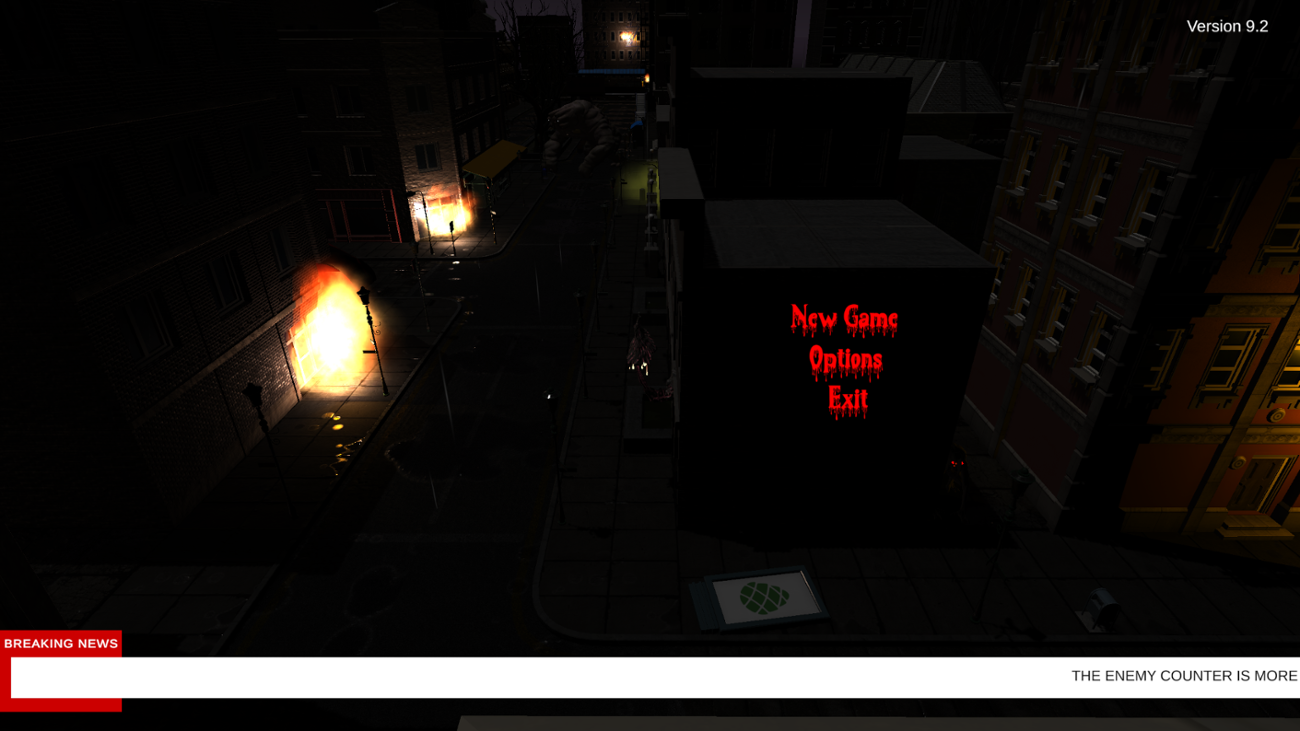Click the green grenade logo in the picture frame
This screenshot has height=731, width=1300.
(762, 596)
